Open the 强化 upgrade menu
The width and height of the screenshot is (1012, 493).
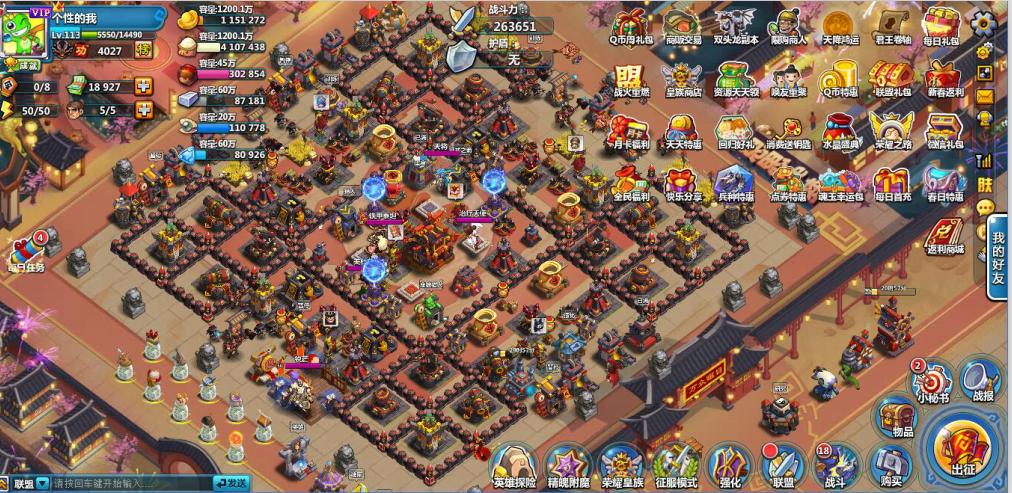pyautogui.click(x=728, y=465)
